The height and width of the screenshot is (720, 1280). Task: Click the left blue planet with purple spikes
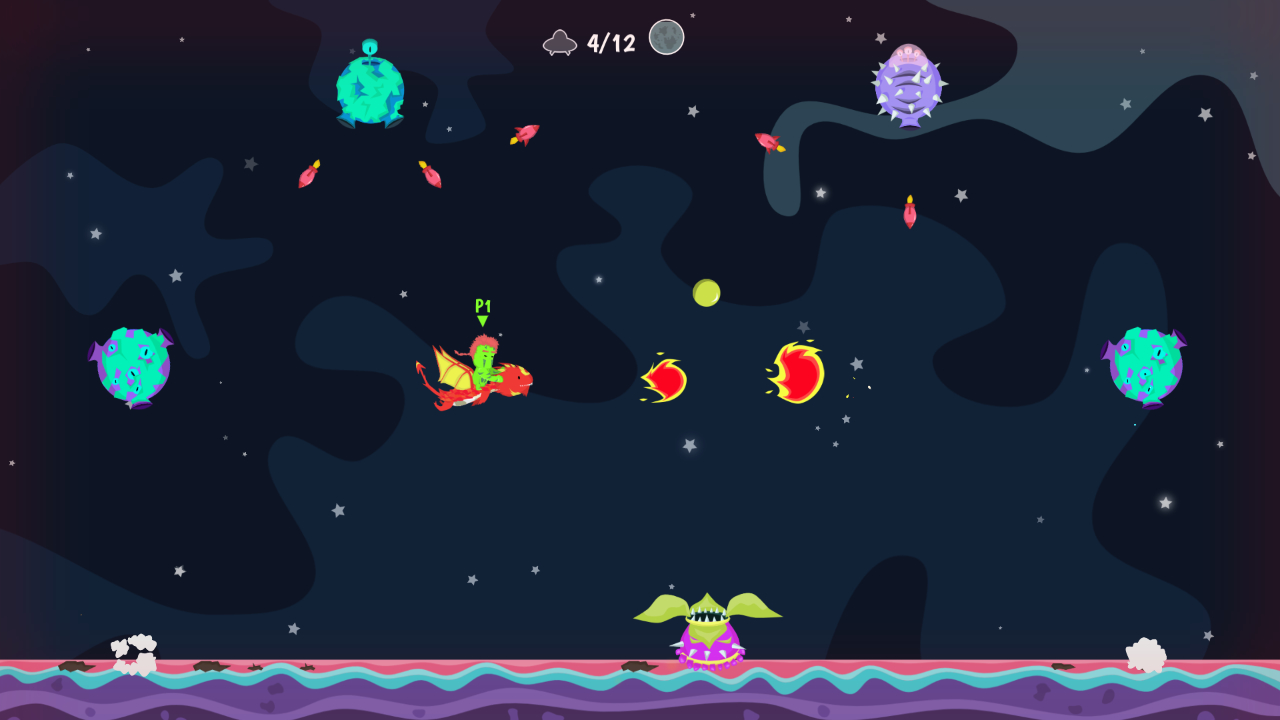pos(133,365)
